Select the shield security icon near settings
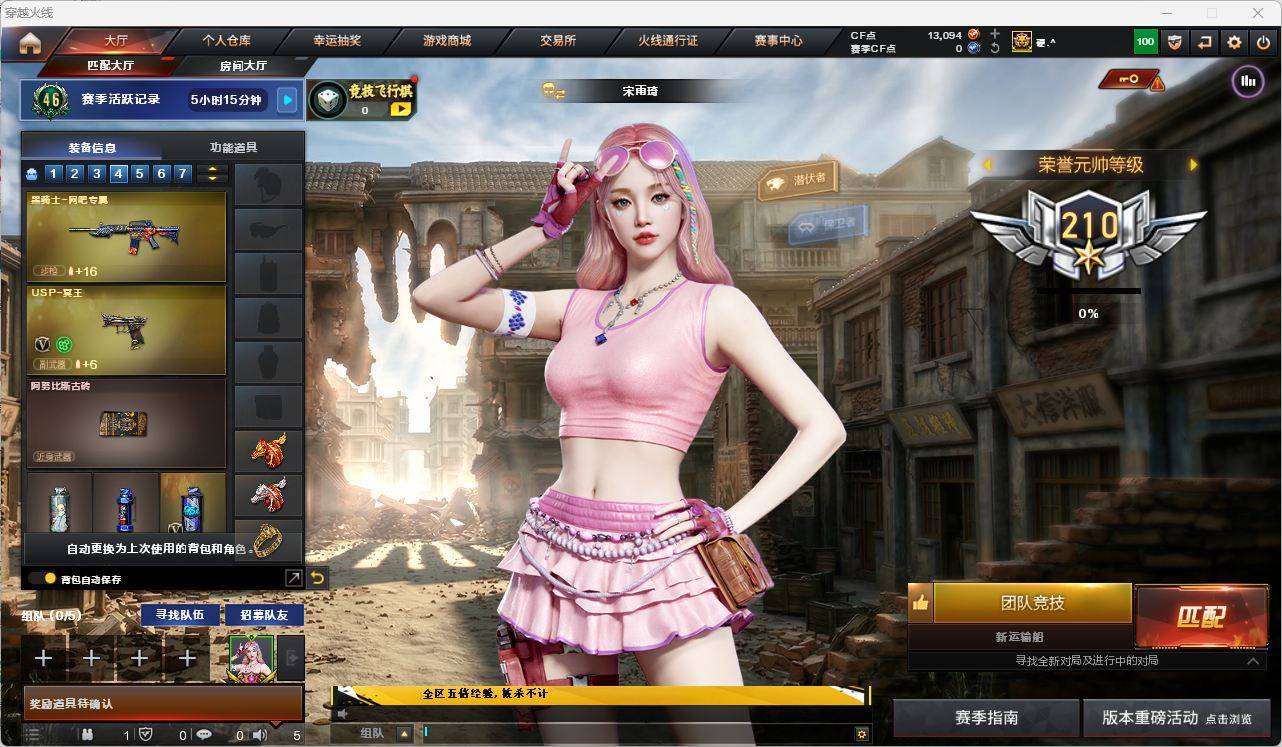 (x=1173, y=42)
